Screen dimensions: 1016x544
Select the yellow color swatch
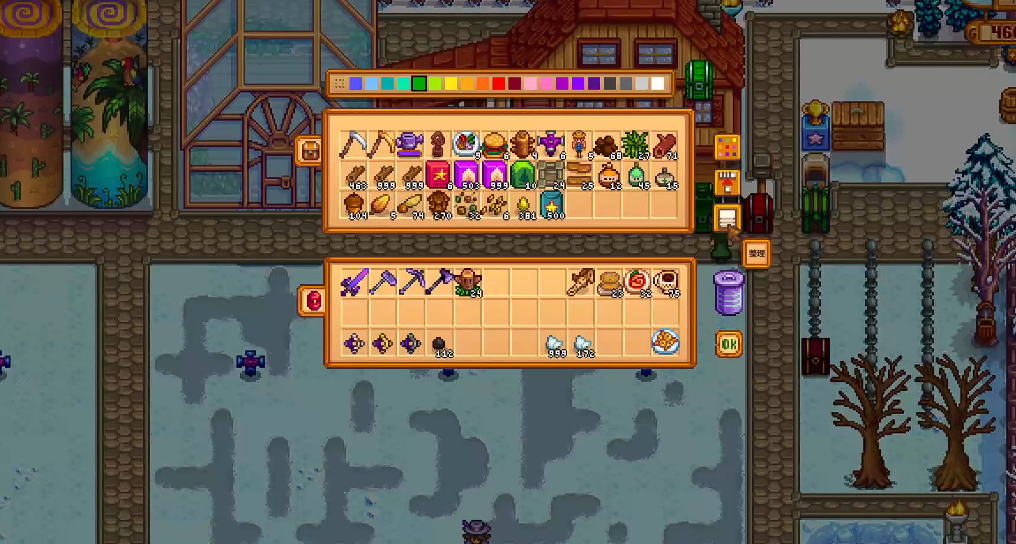pyautogui.click(x=451, y=83)
